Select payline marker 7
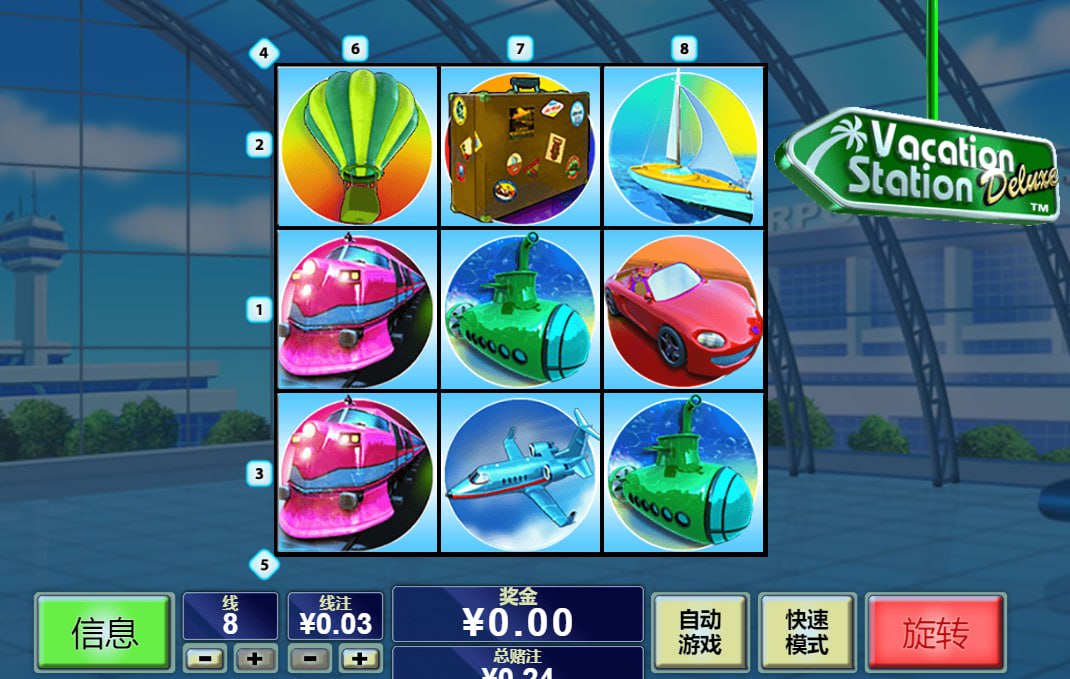 point(518,48)
